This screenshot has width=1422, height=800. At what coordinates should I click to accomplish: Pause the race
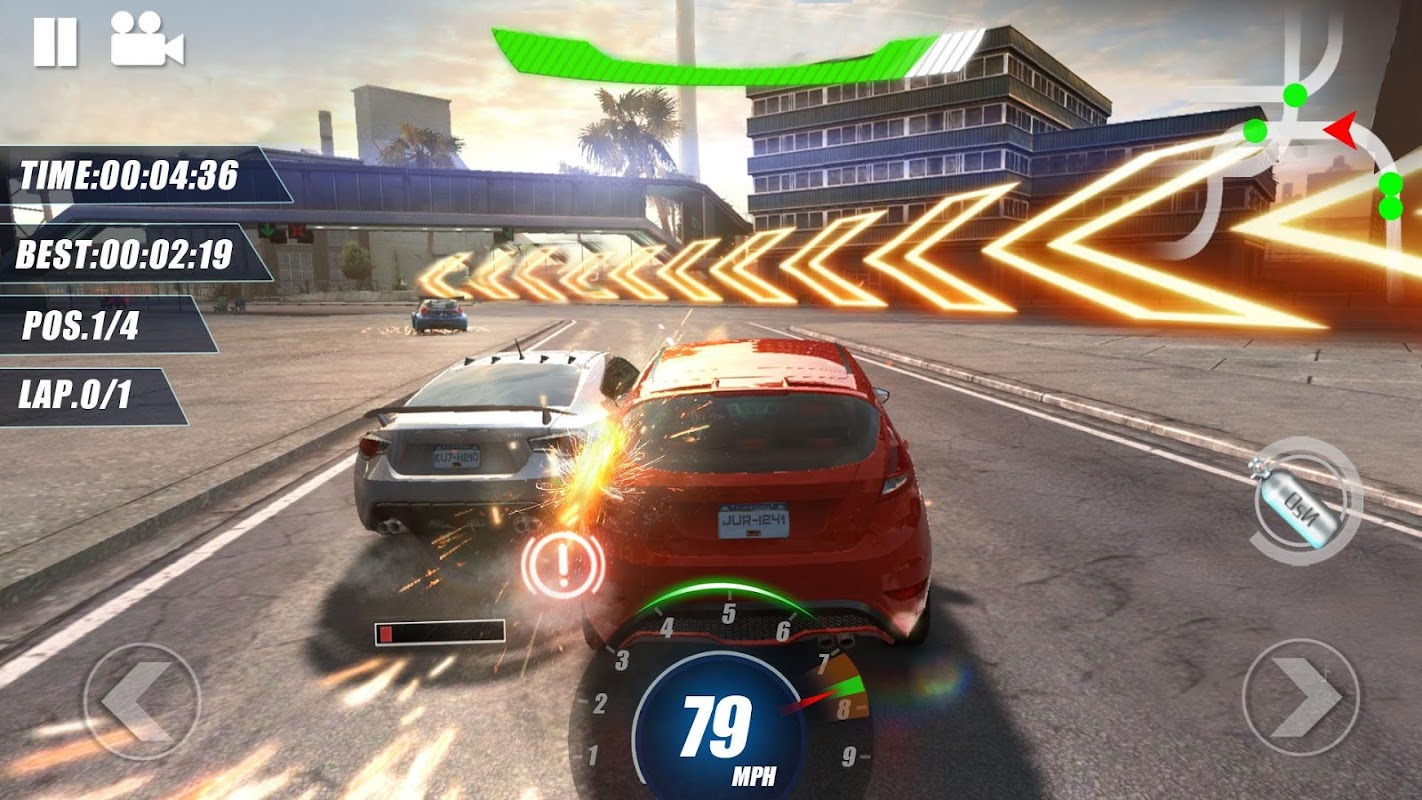point(55,42)
